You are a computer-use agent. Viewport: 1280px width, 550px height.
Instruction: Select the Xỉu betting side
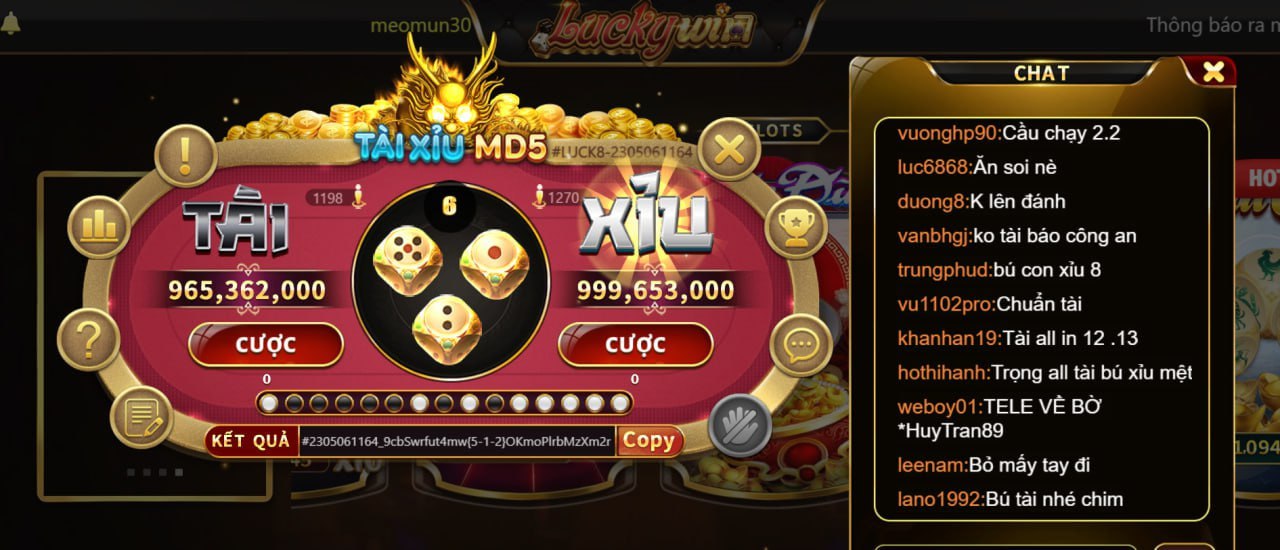647,223
